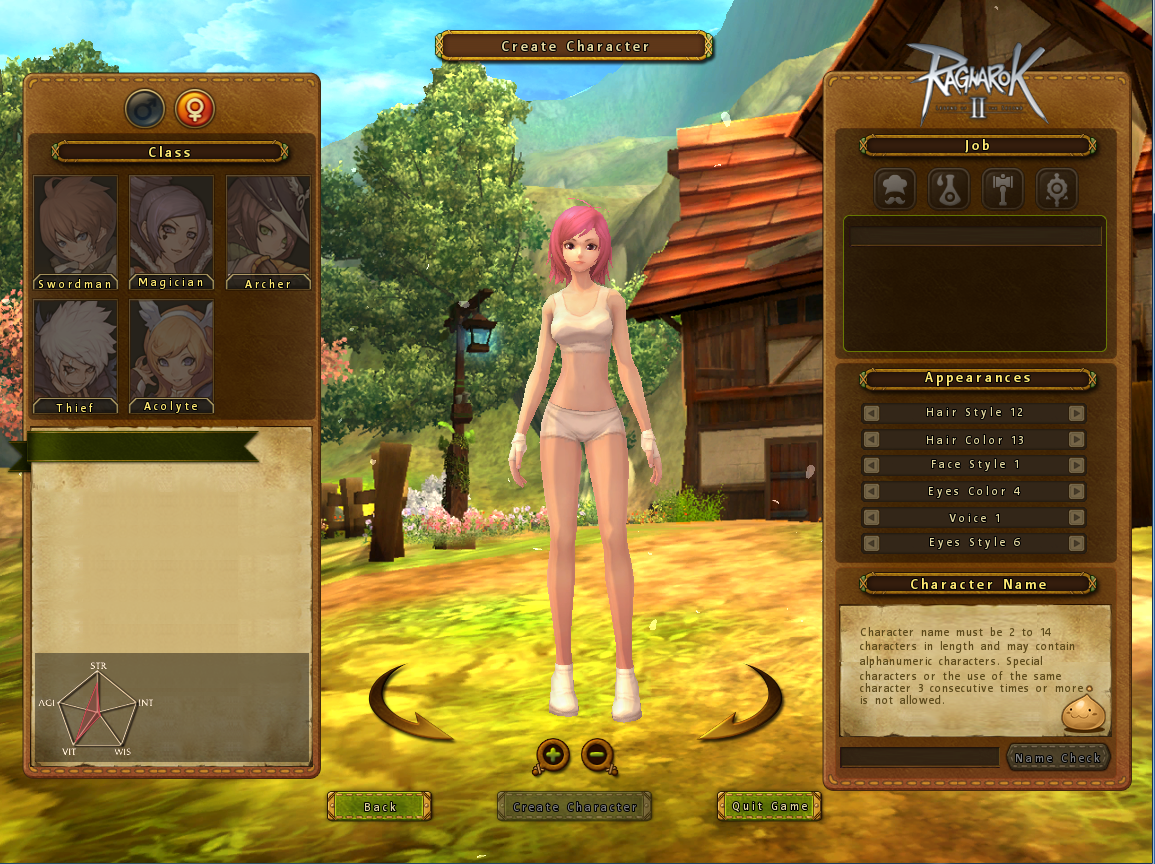The width and height of the screenshot is (1155, 864).
Task: Click previous arrow for Hair Color
Action: pos(872,440)
